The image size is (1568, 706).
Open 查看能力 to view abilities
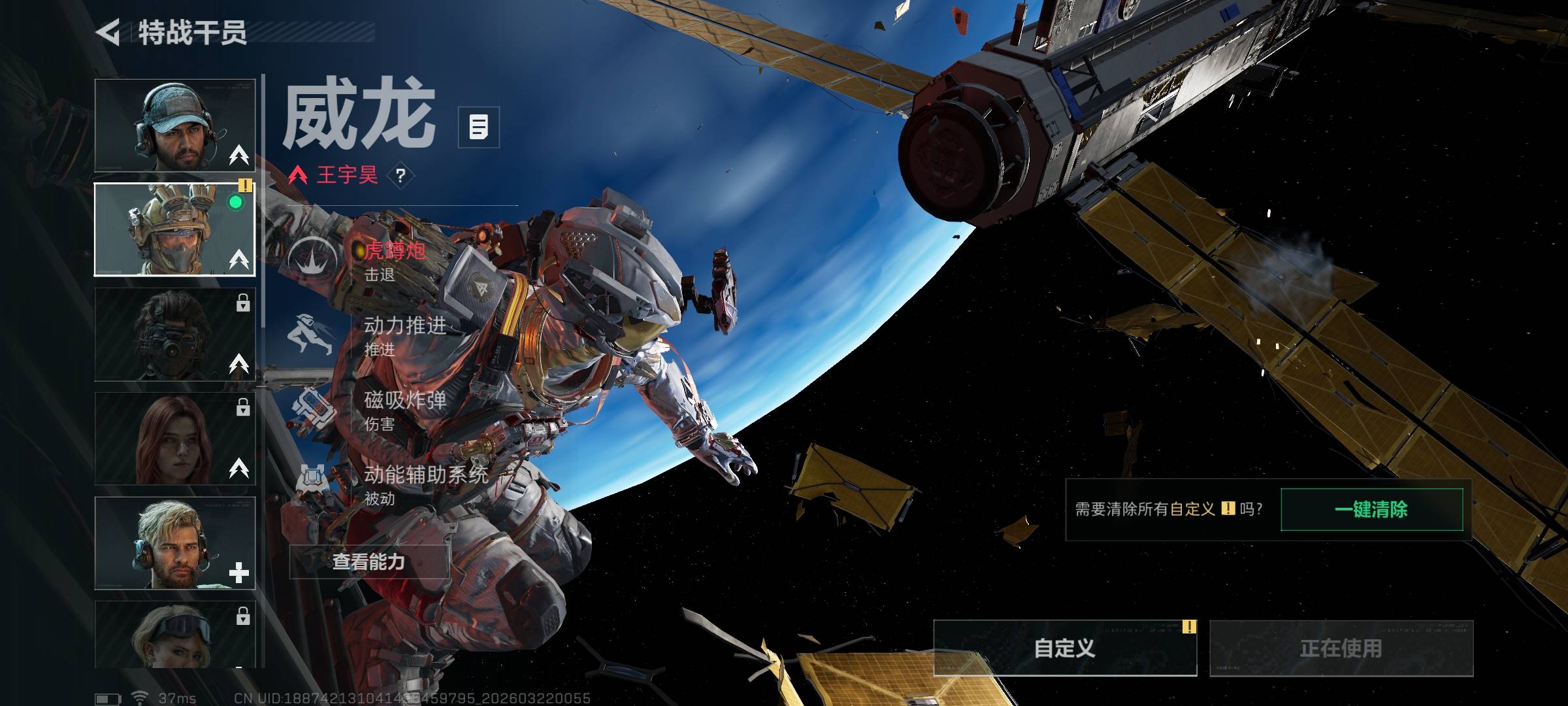(x=369, y=562)
